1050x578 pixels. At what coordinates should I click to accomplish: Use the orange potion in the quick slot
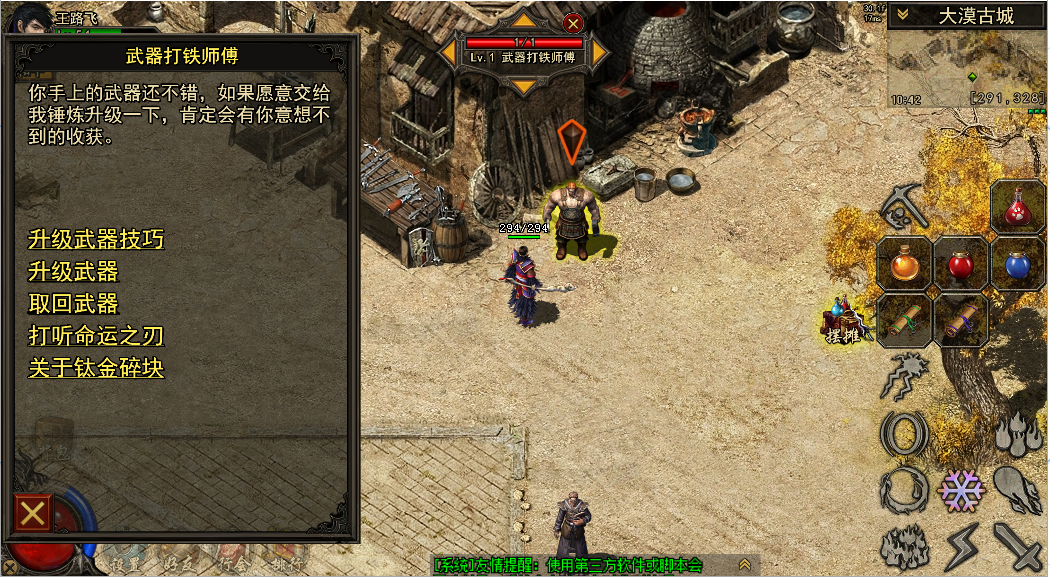click(904, 265)
